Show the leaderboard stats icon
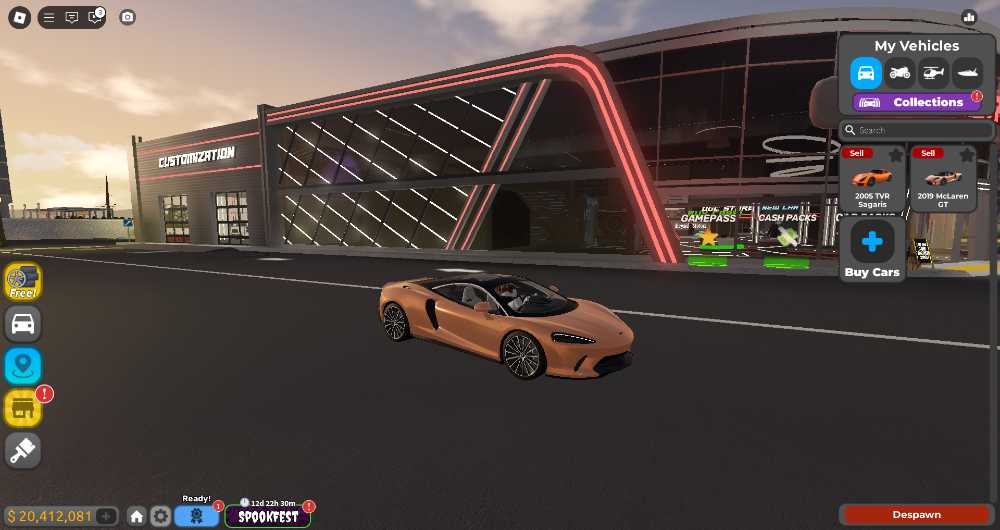The height and width of the screenshot is (530, 1000). point(968,17)
